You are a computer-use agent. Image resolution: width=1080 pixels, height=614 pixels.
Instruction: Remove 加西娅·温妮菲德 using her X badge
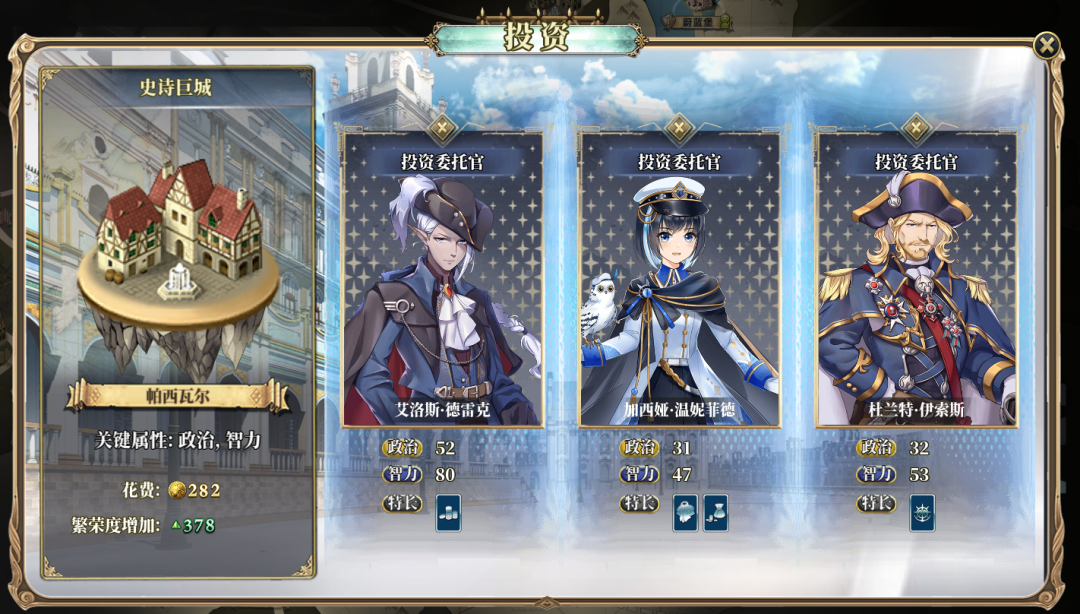679,127
